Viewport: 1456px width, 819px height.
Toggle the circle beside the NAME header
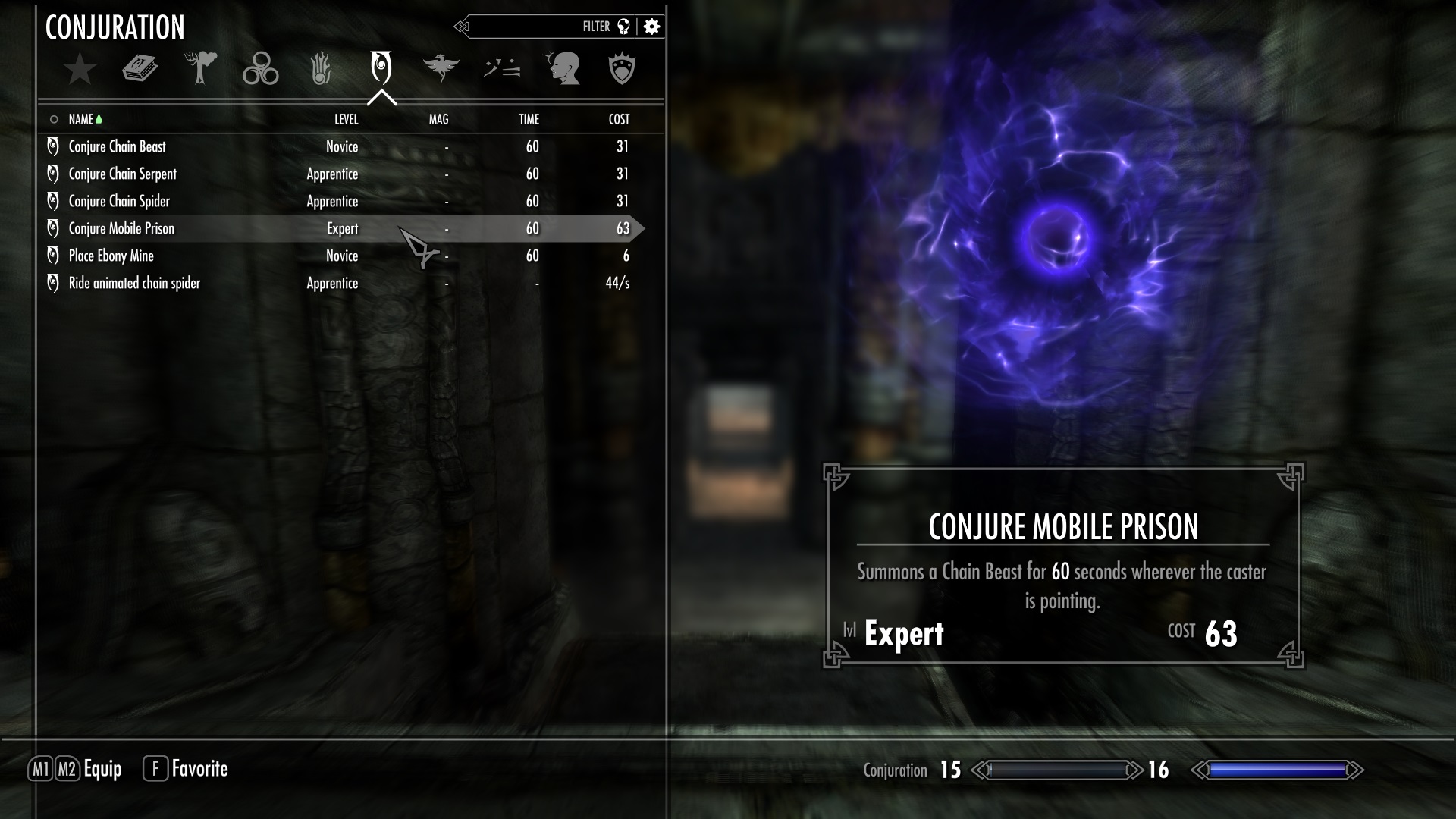tap(53, 119)
